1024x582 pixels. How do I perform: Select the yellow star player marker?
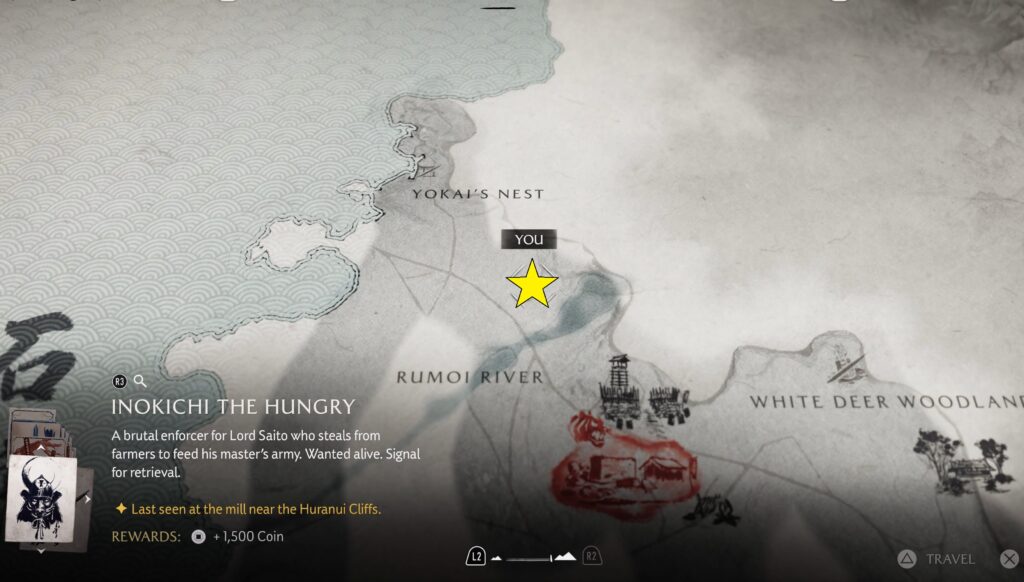click(532, 284)
